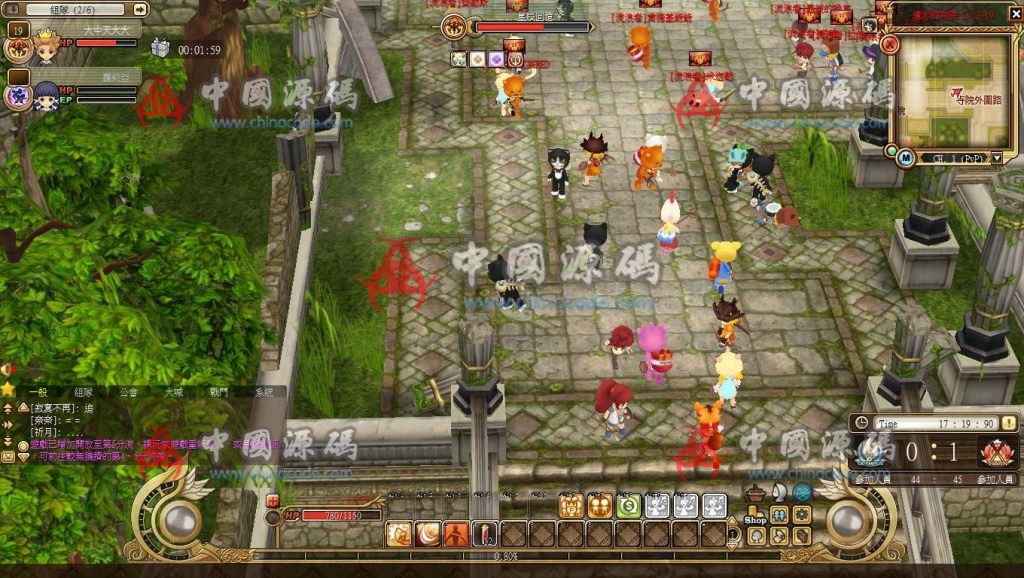1024x578 pixels.
Task: Select the crowned party member portrait
Action: pos(46,46)
